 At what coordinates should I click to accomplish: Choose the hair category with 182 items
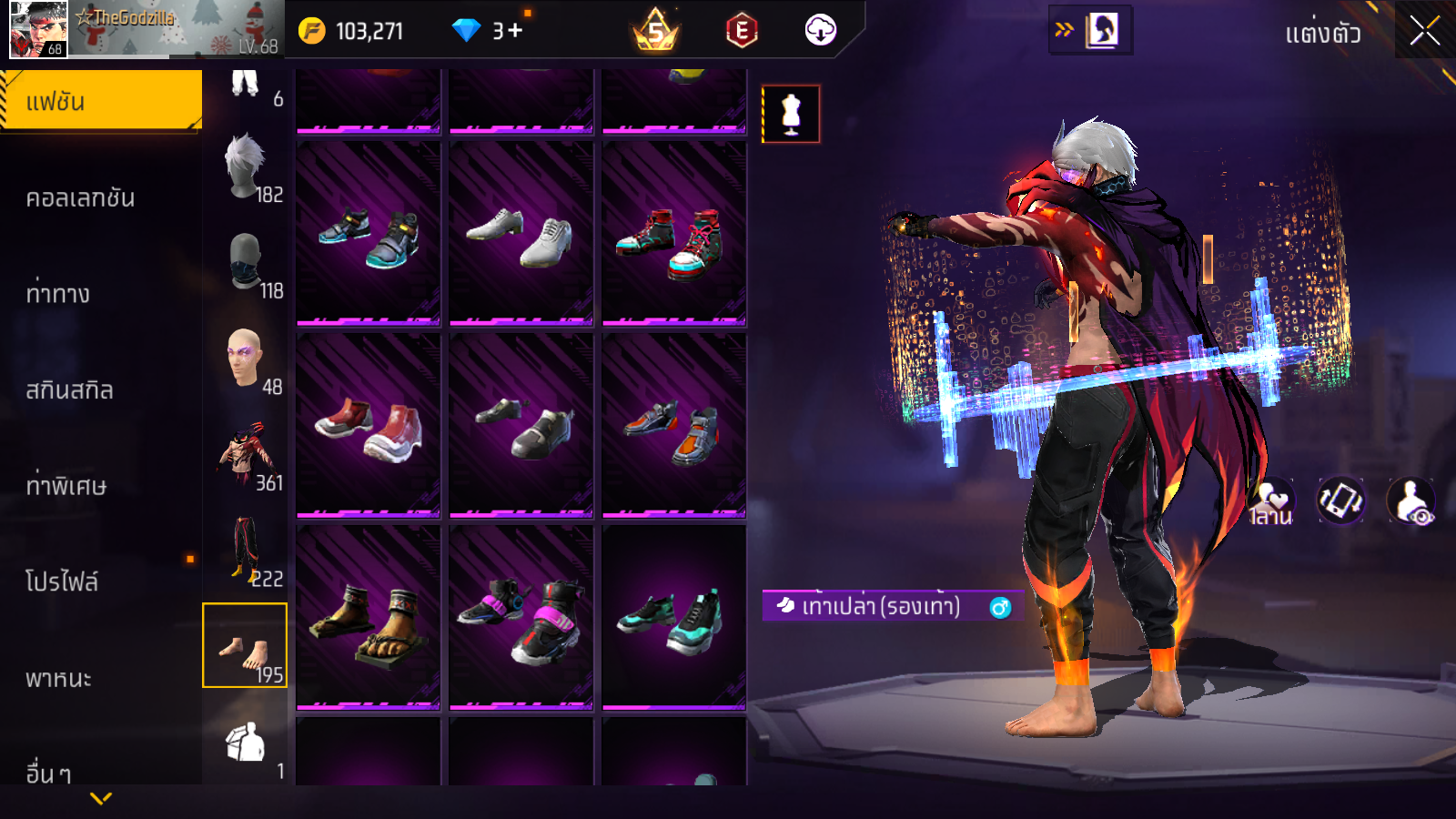tap(246, 167)
